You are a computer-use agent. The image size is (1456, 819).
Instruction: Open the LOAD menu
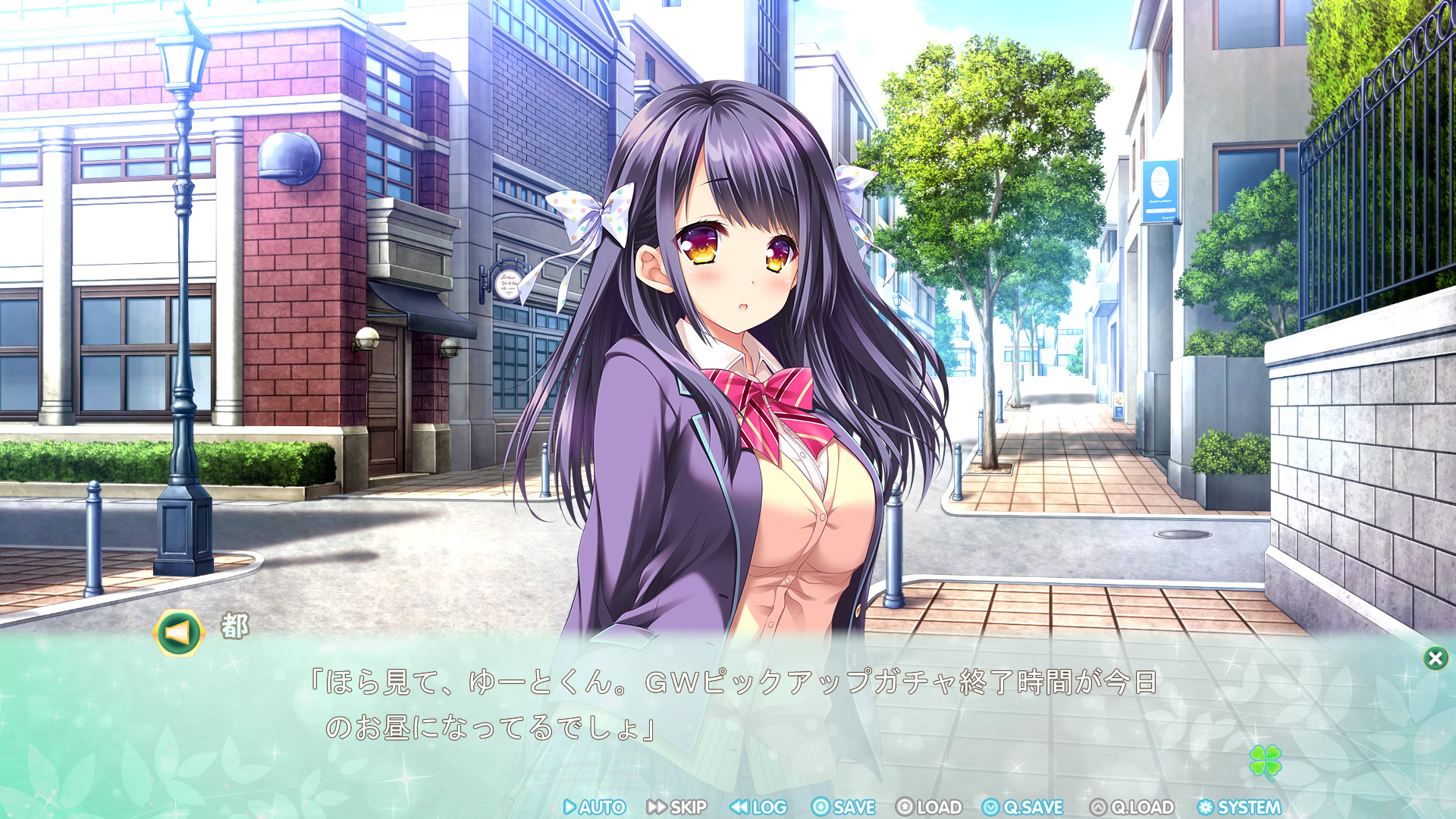(929, 807)
